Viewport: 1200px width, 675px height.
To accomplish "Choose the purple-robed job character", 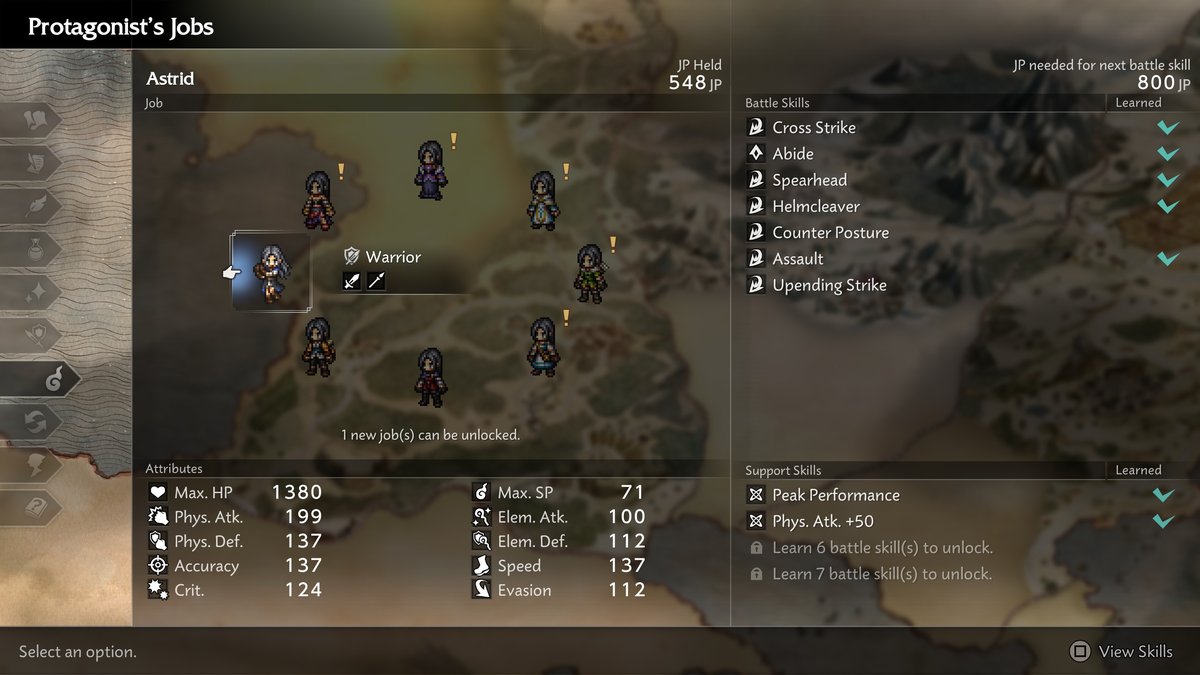I will point(431,170).
